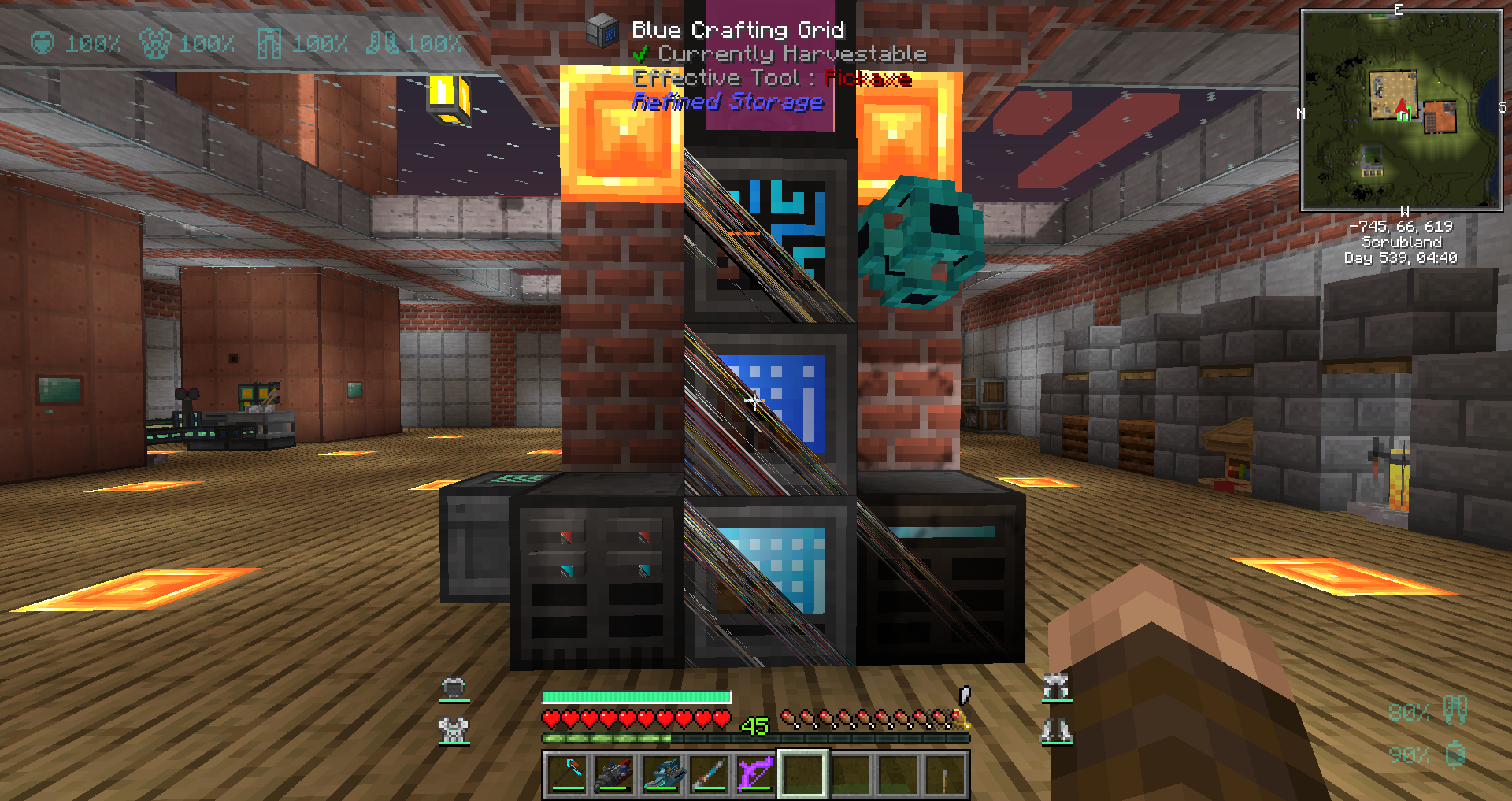The height and width of the screenshot is (801, 1512).
Task: Click the boots icon right of the hotbar
Action: (1055, 729)
